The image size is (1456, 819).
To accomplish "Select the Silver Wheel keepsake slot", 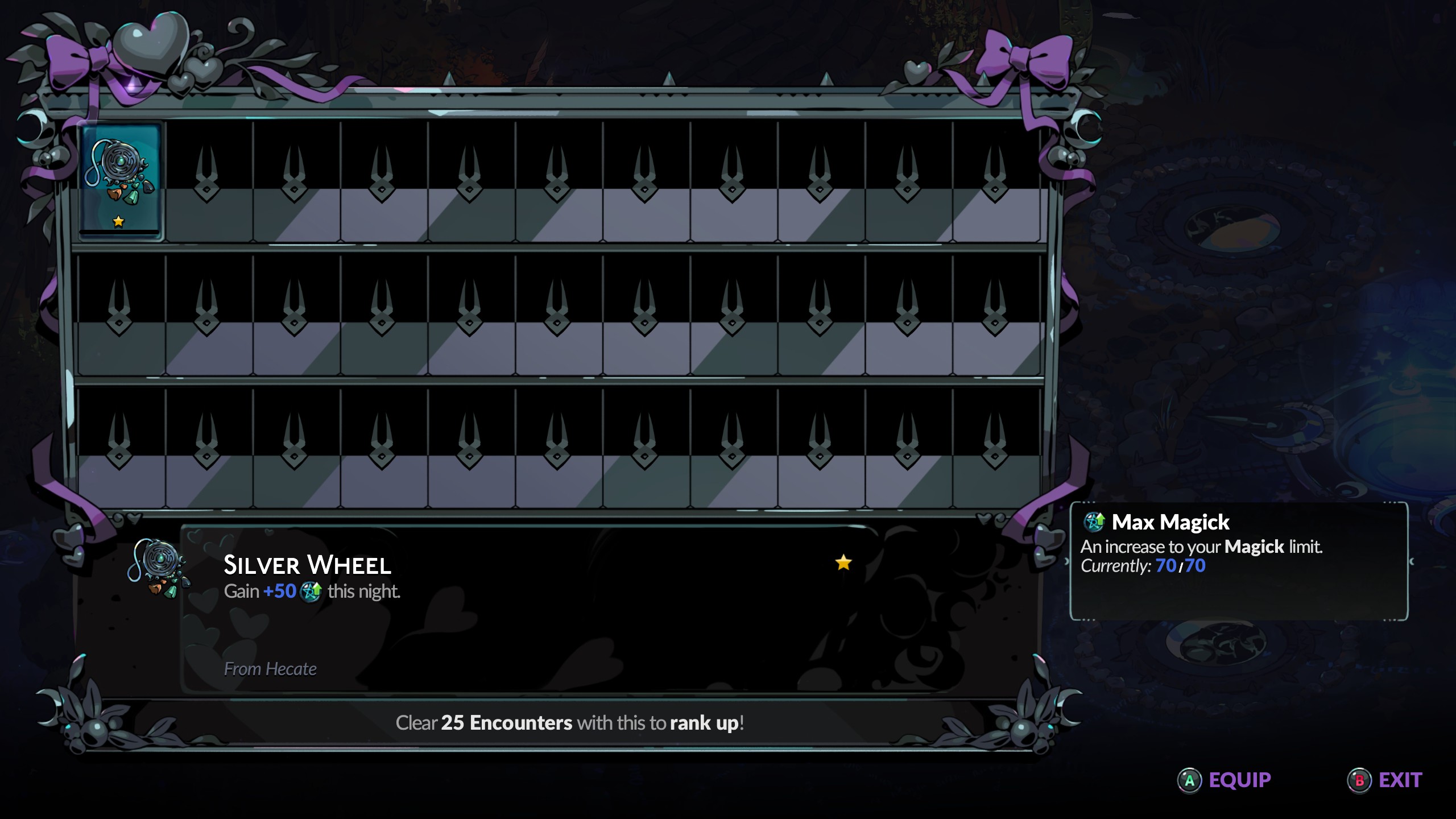I will (x=121, y=181).
